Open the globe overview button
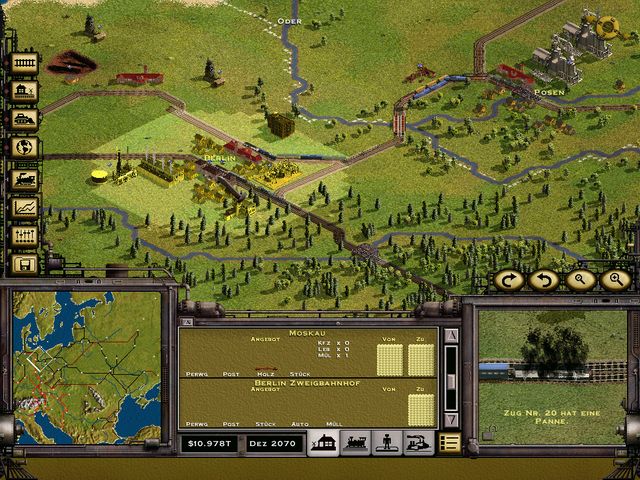The height and width of the screenshot is (480, 640). pyautogui.click(x=24, y=147)
